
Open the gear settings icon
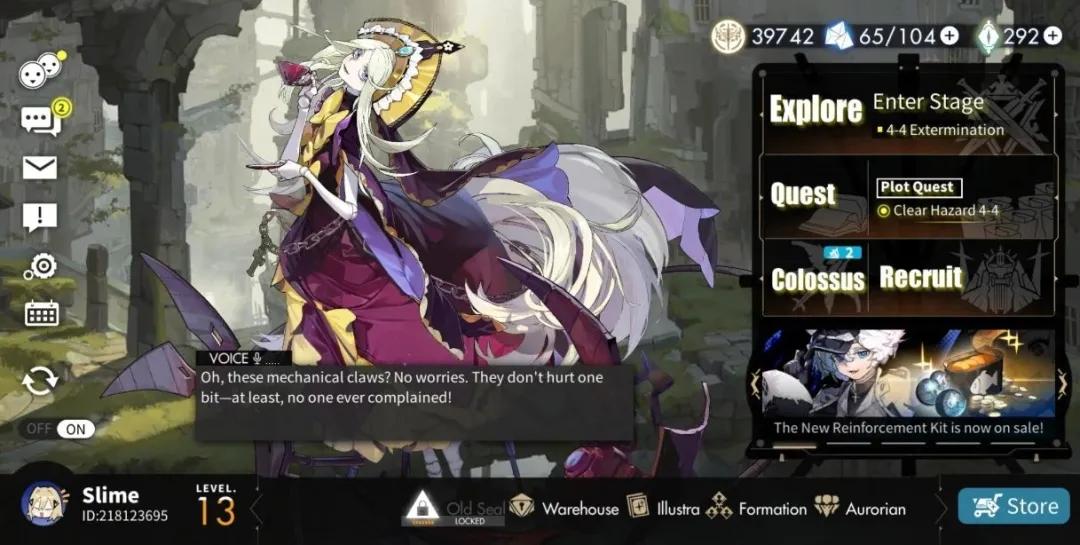coord(41,266)
